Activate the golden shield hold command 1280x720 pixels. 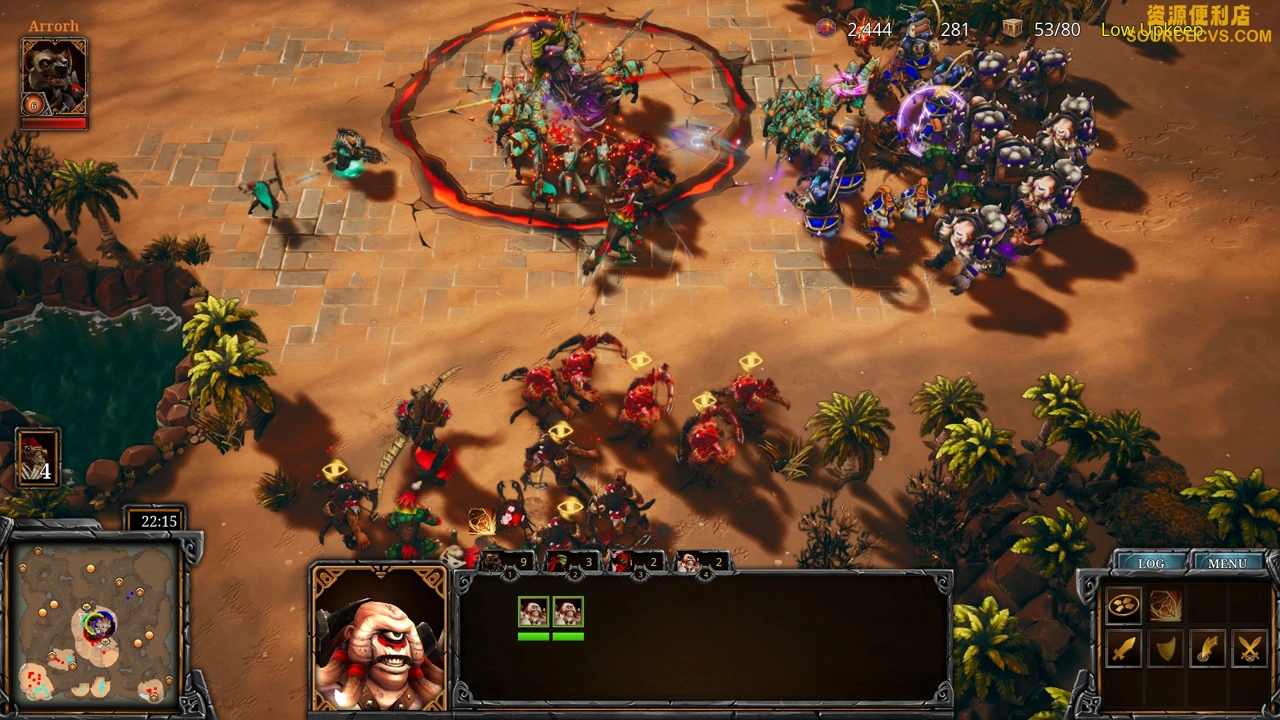1165,649
